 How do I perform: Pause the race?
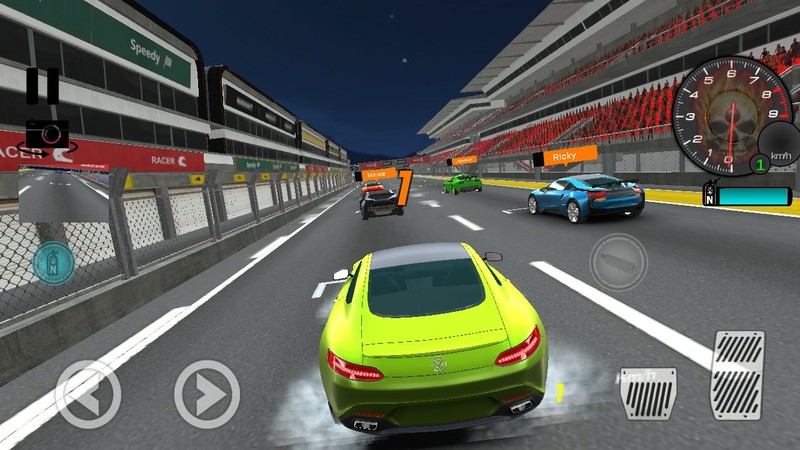click(x=42, y=86)
